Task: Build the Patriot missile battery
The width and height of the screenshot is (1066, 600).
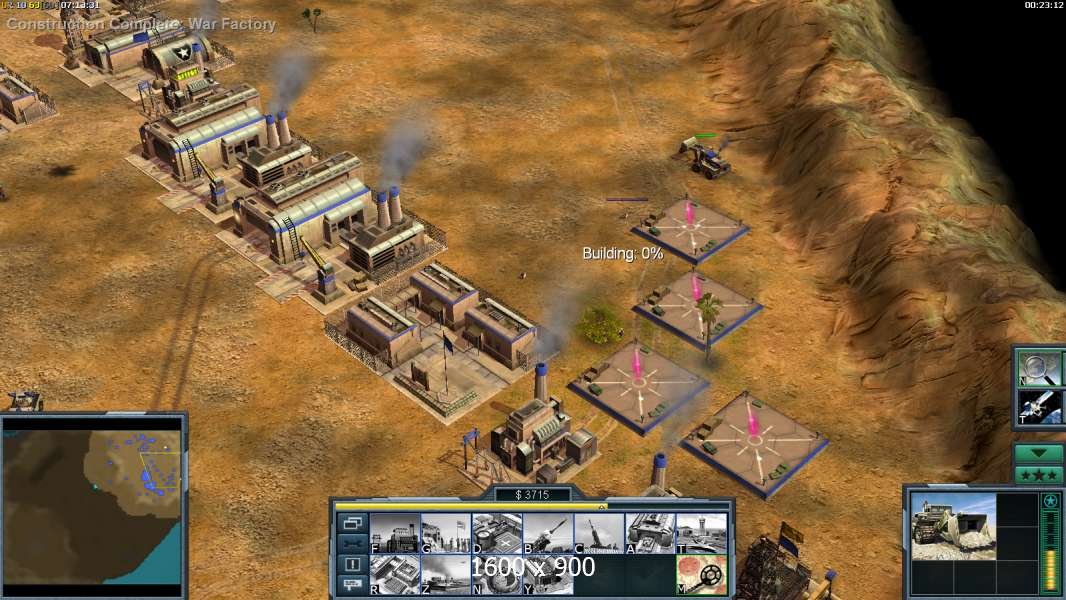Action: tap(548, 533)
